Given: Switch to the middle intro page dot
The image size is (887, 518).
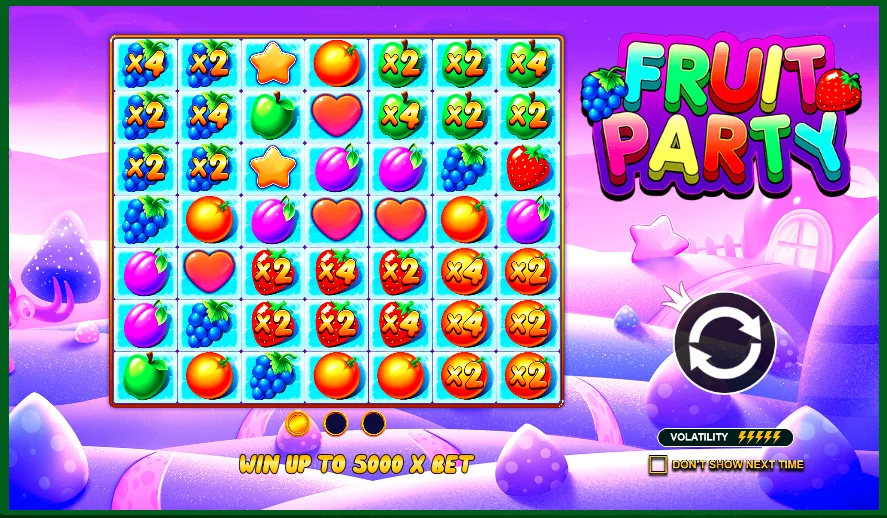Looking at the screenshot, I should (x=335, y=423).
